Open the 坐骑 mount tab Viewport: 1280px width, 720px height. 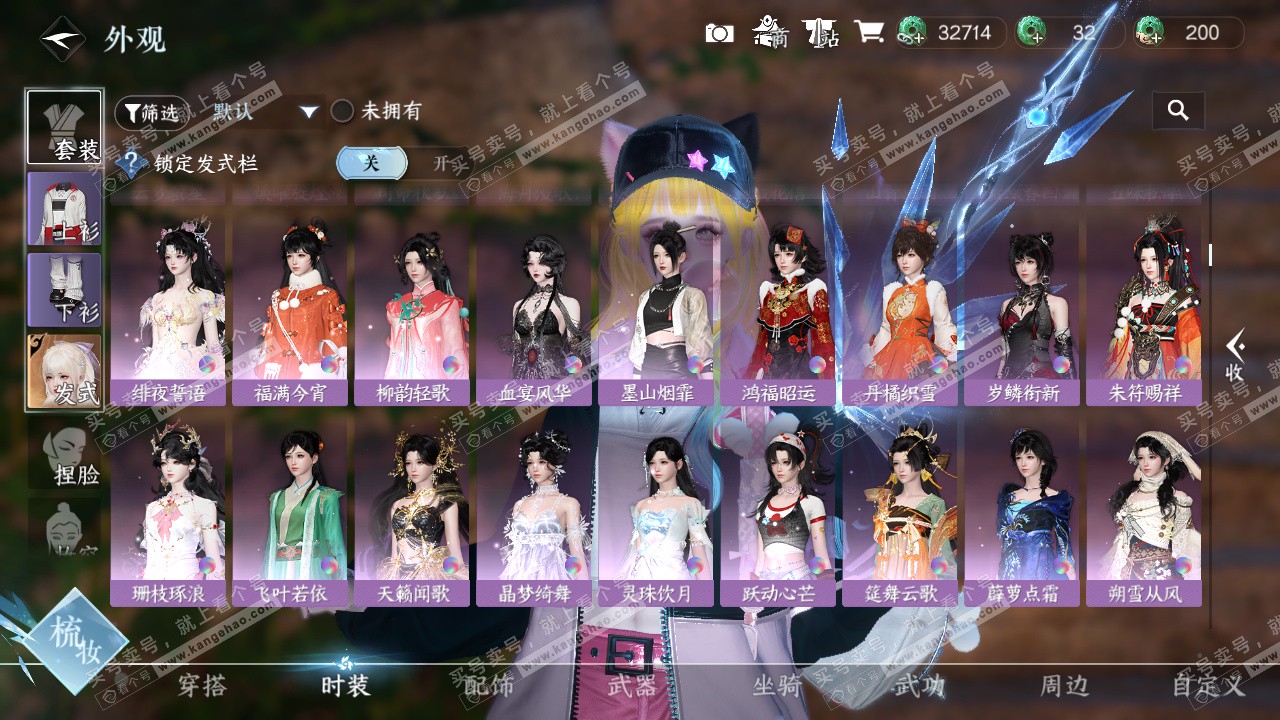(776, 686)
